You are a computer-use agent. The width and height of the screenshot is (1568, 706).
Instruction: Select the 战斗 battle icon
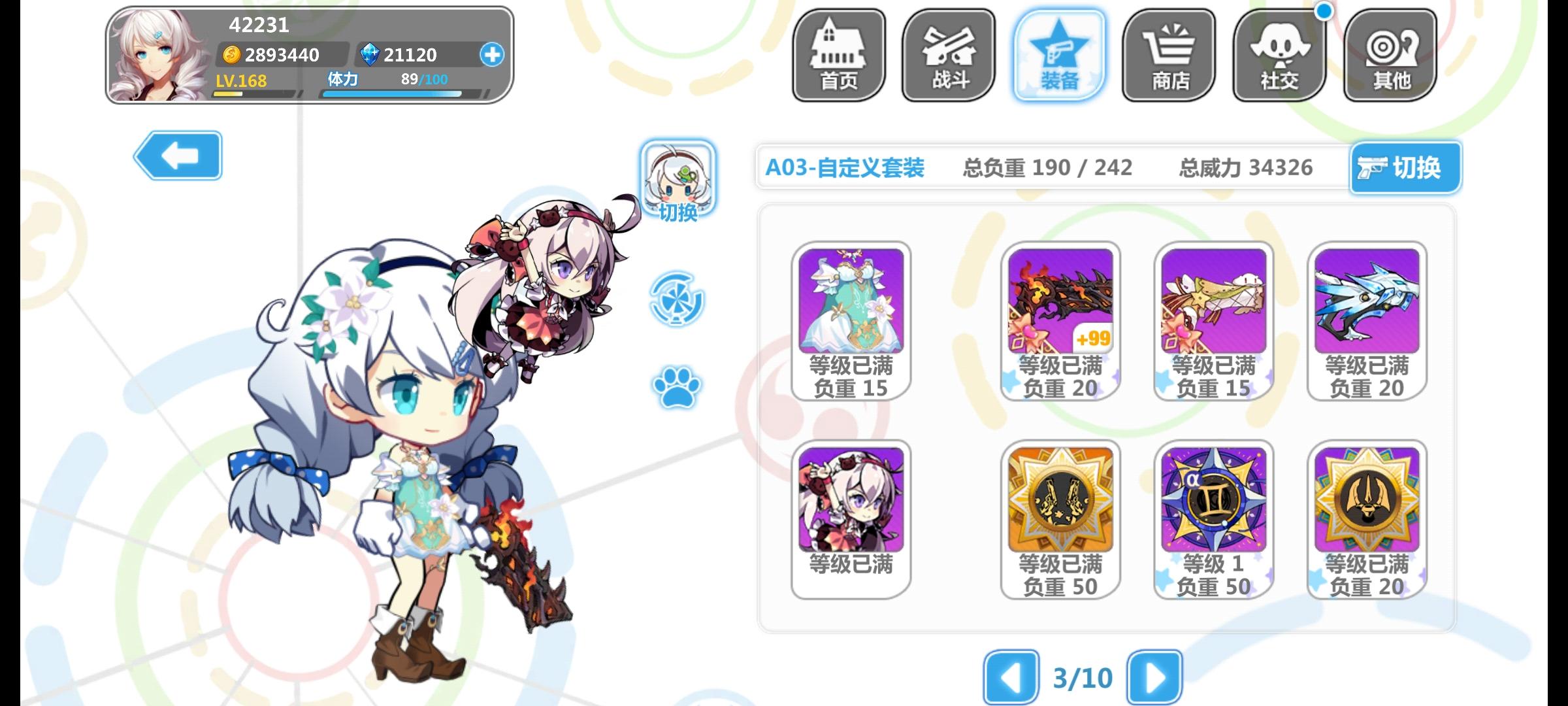(947, 56)
